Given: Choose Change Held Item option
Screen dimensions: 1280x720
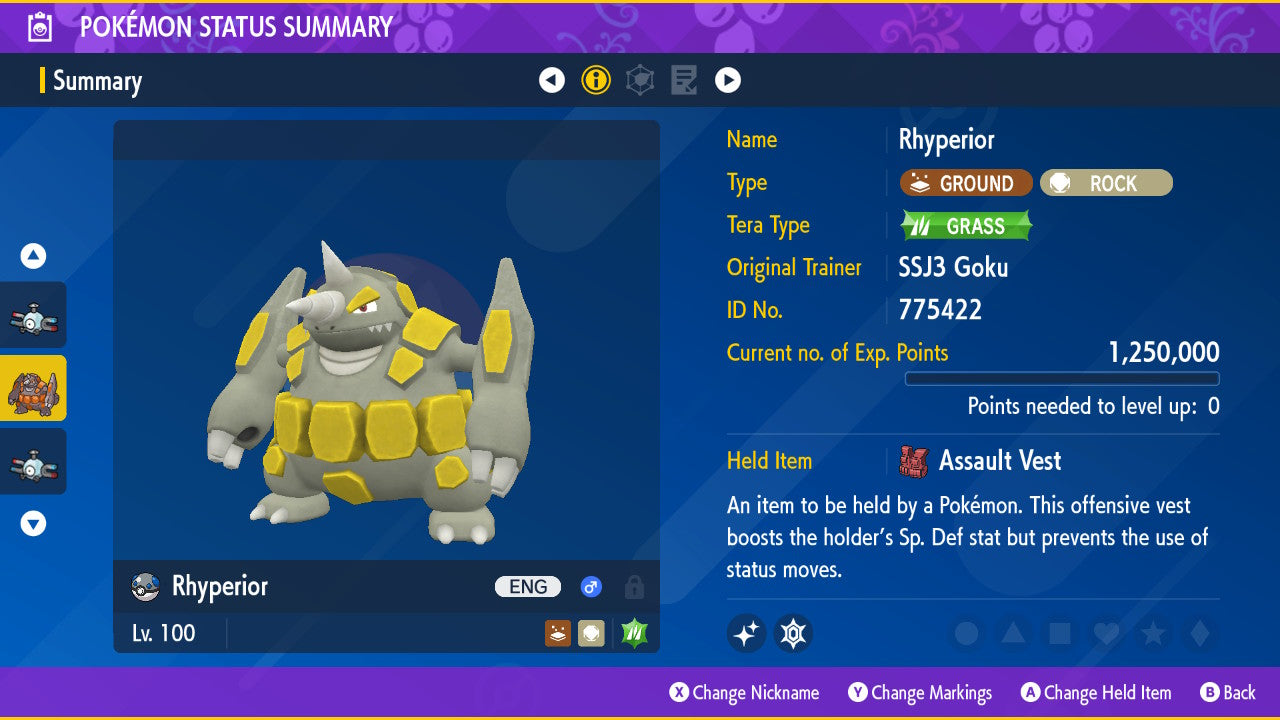Looking at the screenshot, I should tap(1096, 692).
